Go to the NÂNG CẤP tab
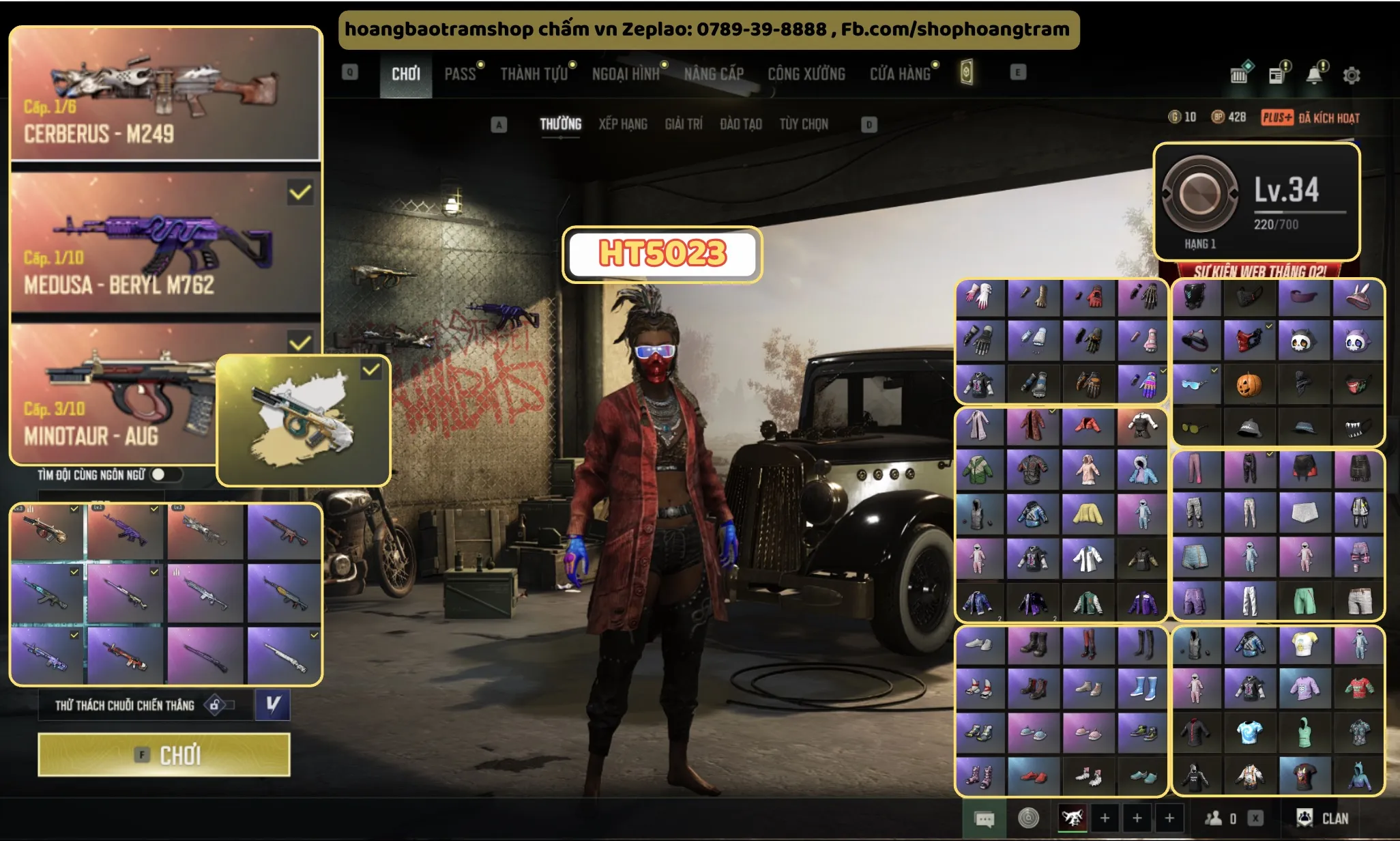 pos(714,74)
